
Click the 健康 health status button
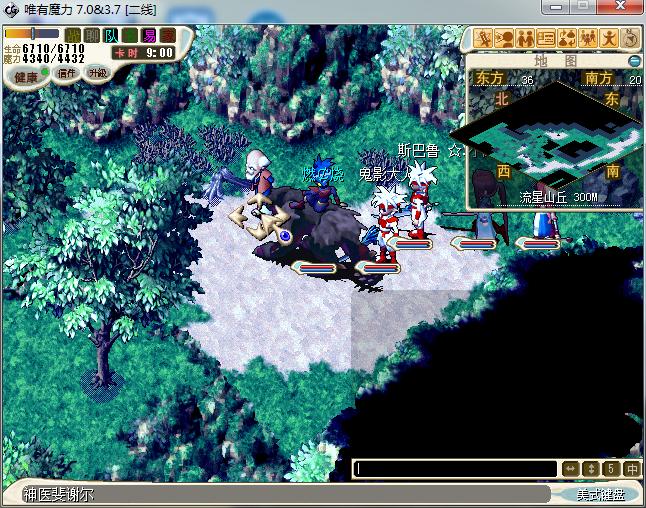point(26,77)
